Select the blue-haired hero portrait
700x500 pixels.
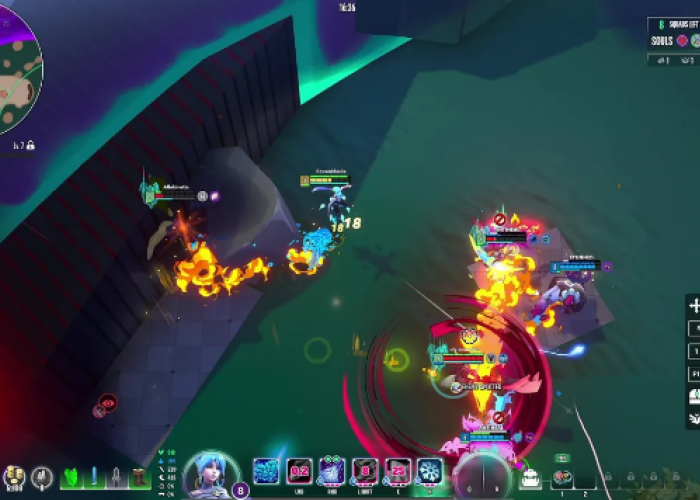tap(211, 474)
